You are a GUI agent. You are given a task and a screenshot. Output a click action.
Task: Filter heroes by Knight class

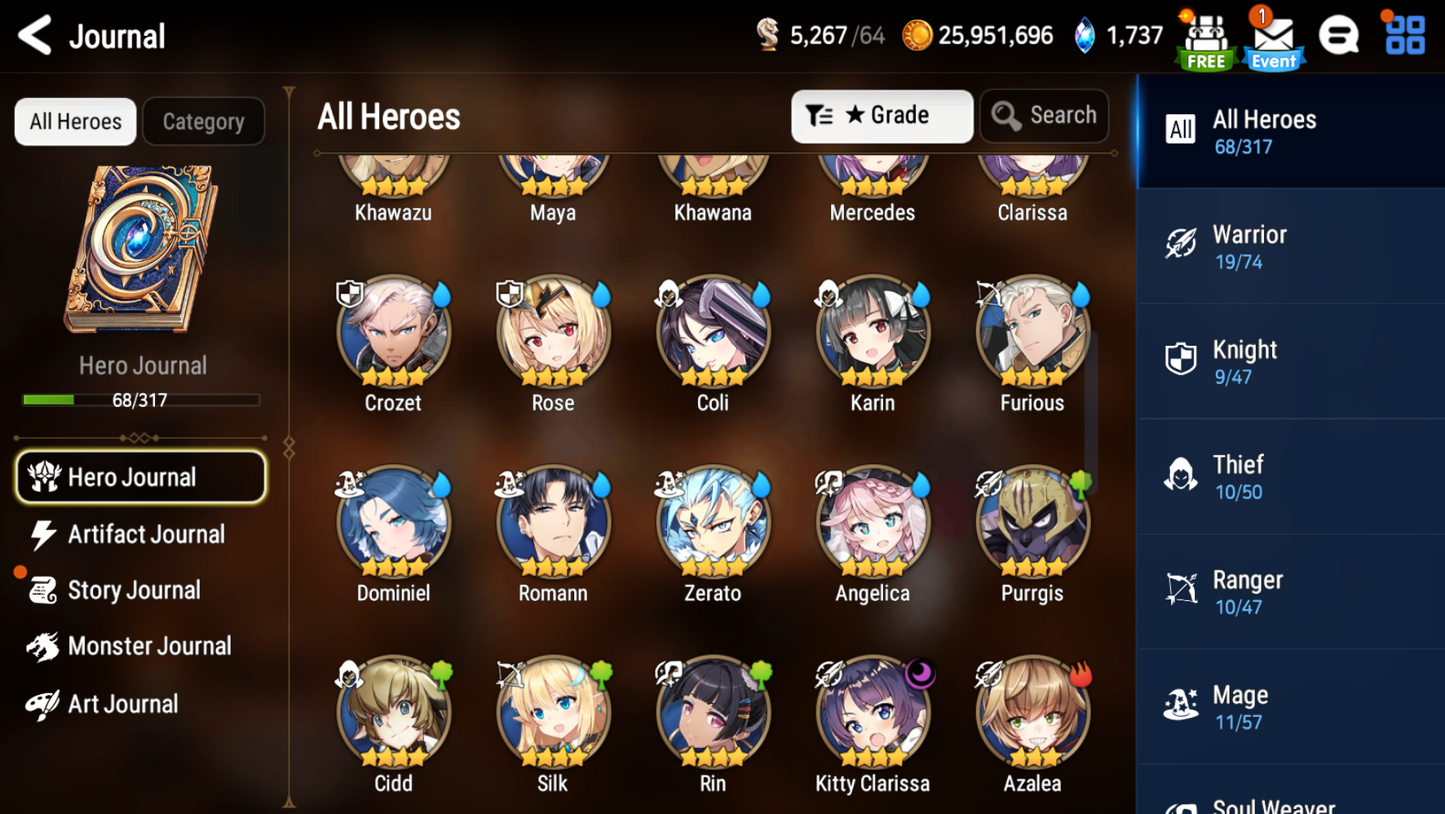pyautogui.click(x=1290, y=361)
